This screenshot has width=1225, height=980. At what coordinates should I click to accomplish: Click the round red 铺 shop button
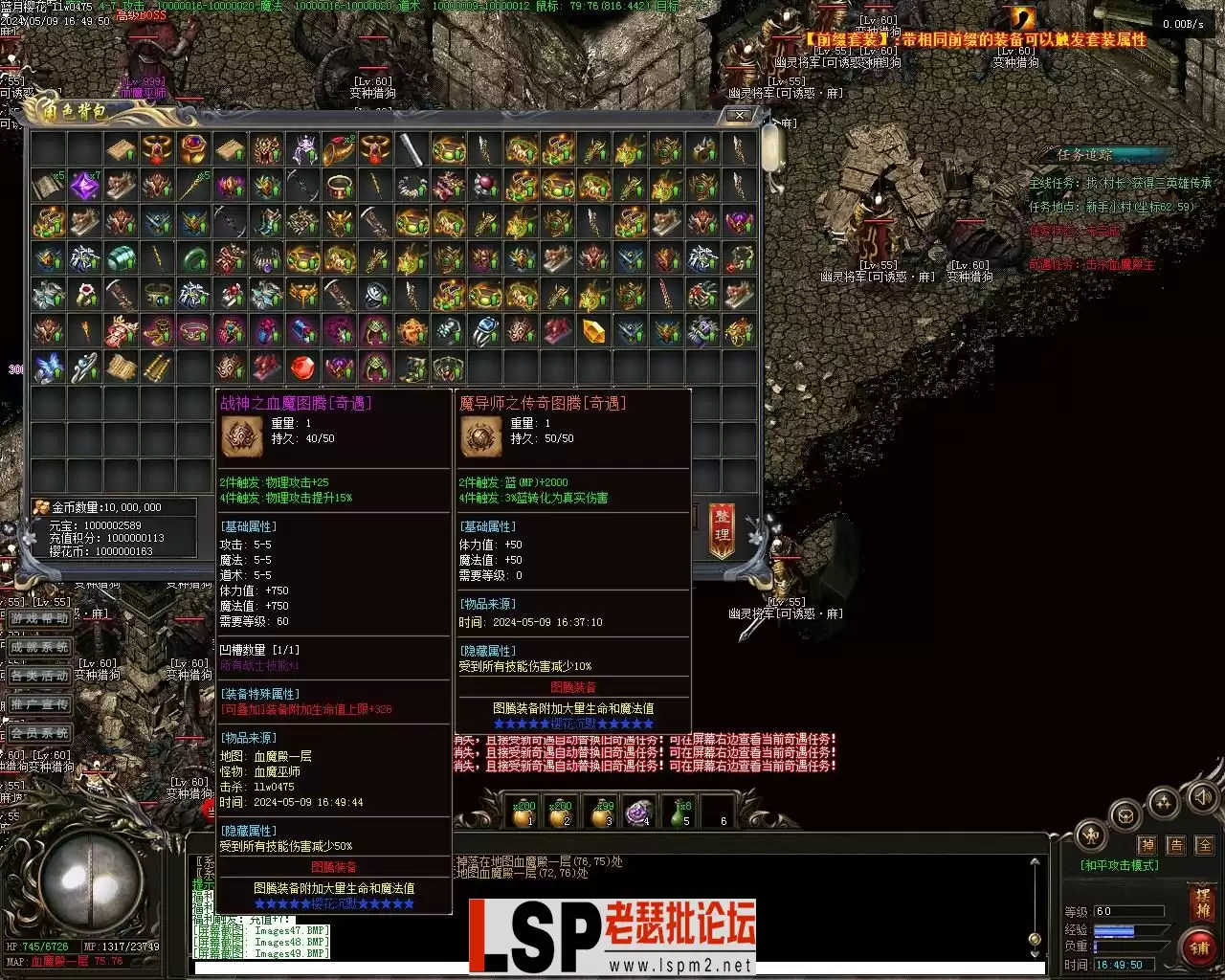coord(1199,947)
